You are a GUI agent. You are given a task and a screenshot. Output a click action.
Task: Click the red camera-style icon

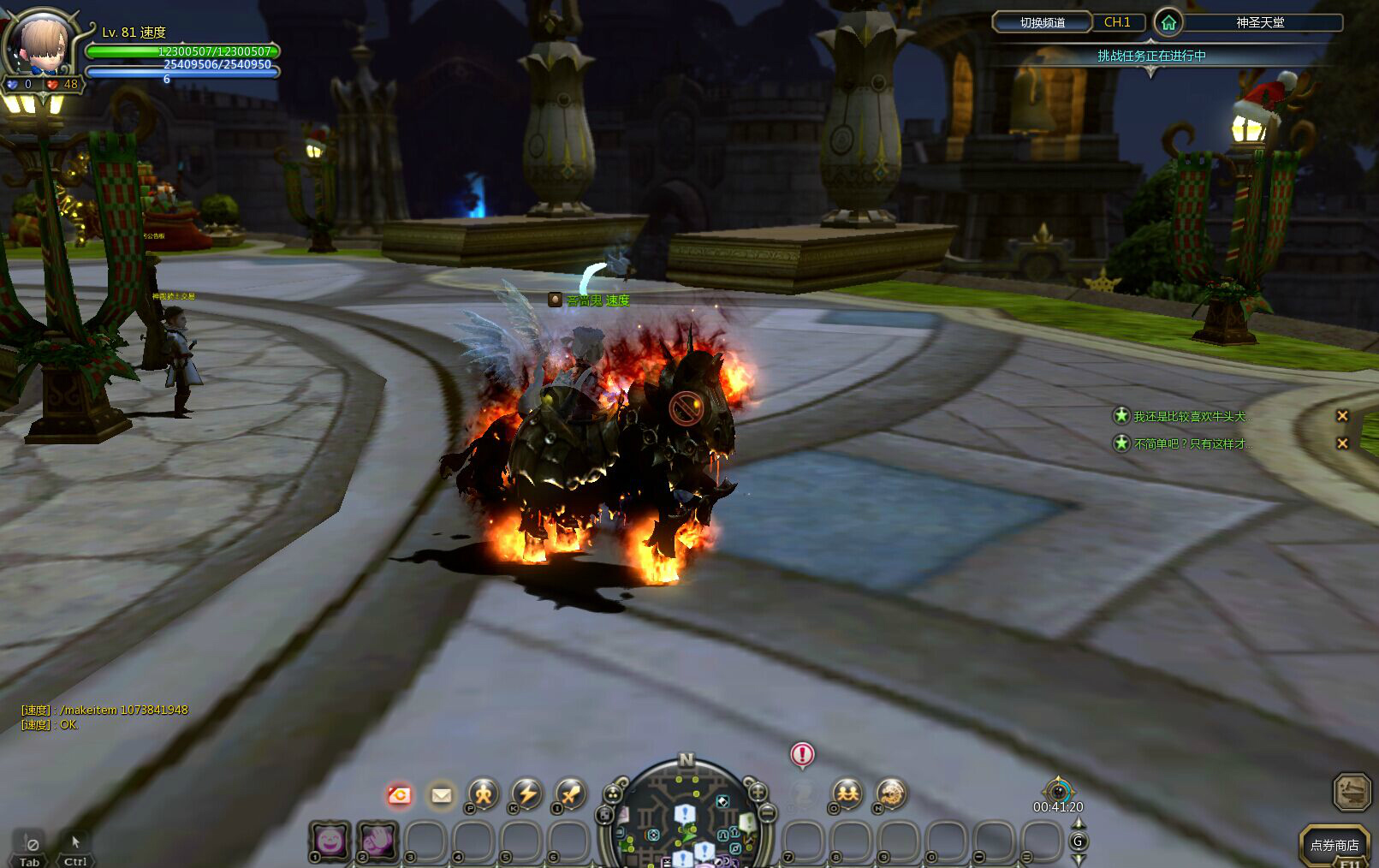399,795
